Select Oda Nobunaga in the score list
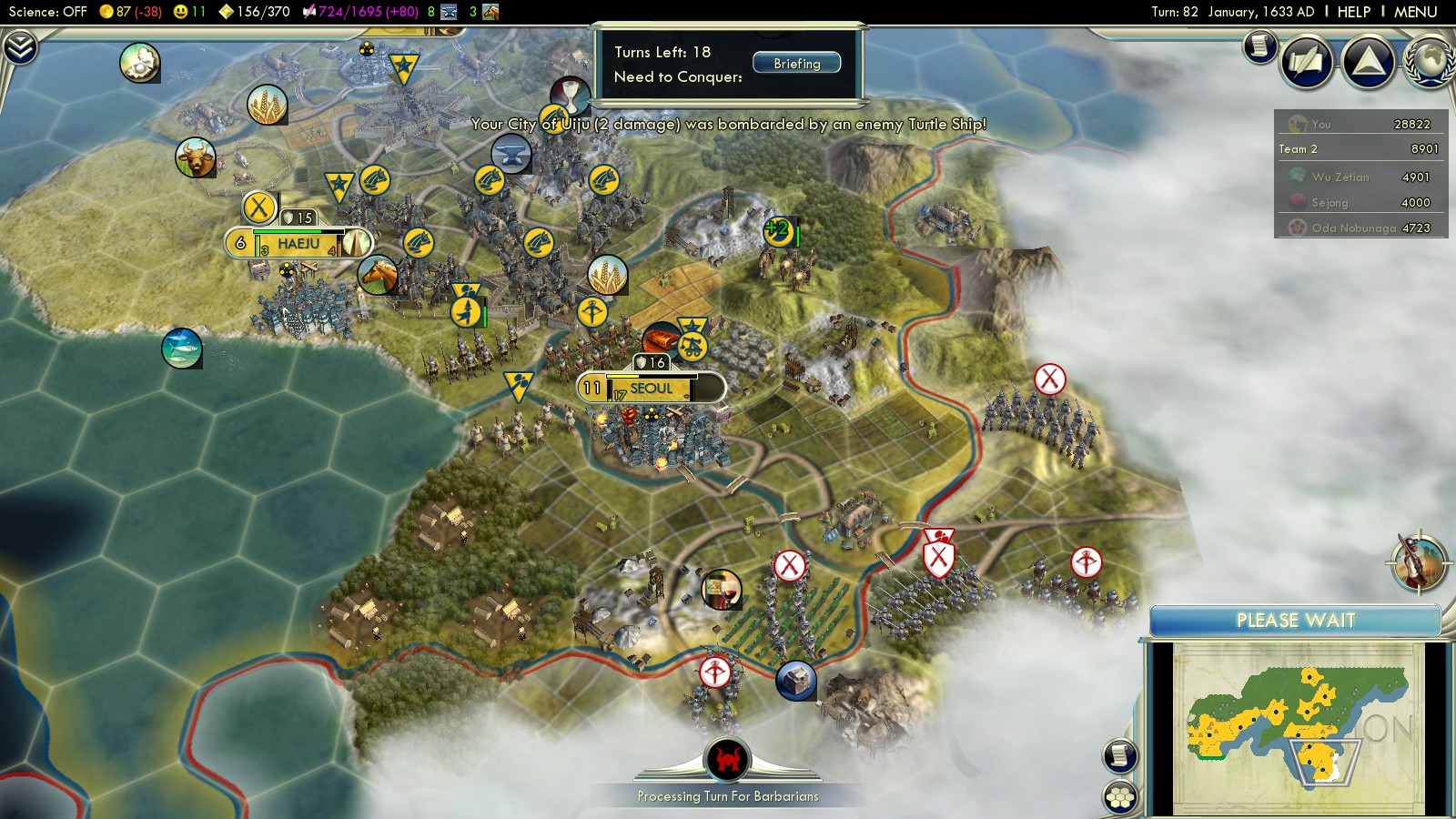 (1360, 228)
